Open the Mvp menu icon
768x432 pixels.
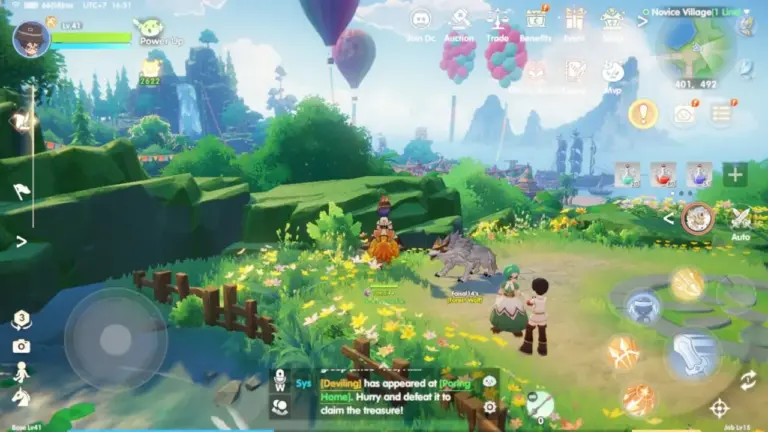(x=613, y=71)
